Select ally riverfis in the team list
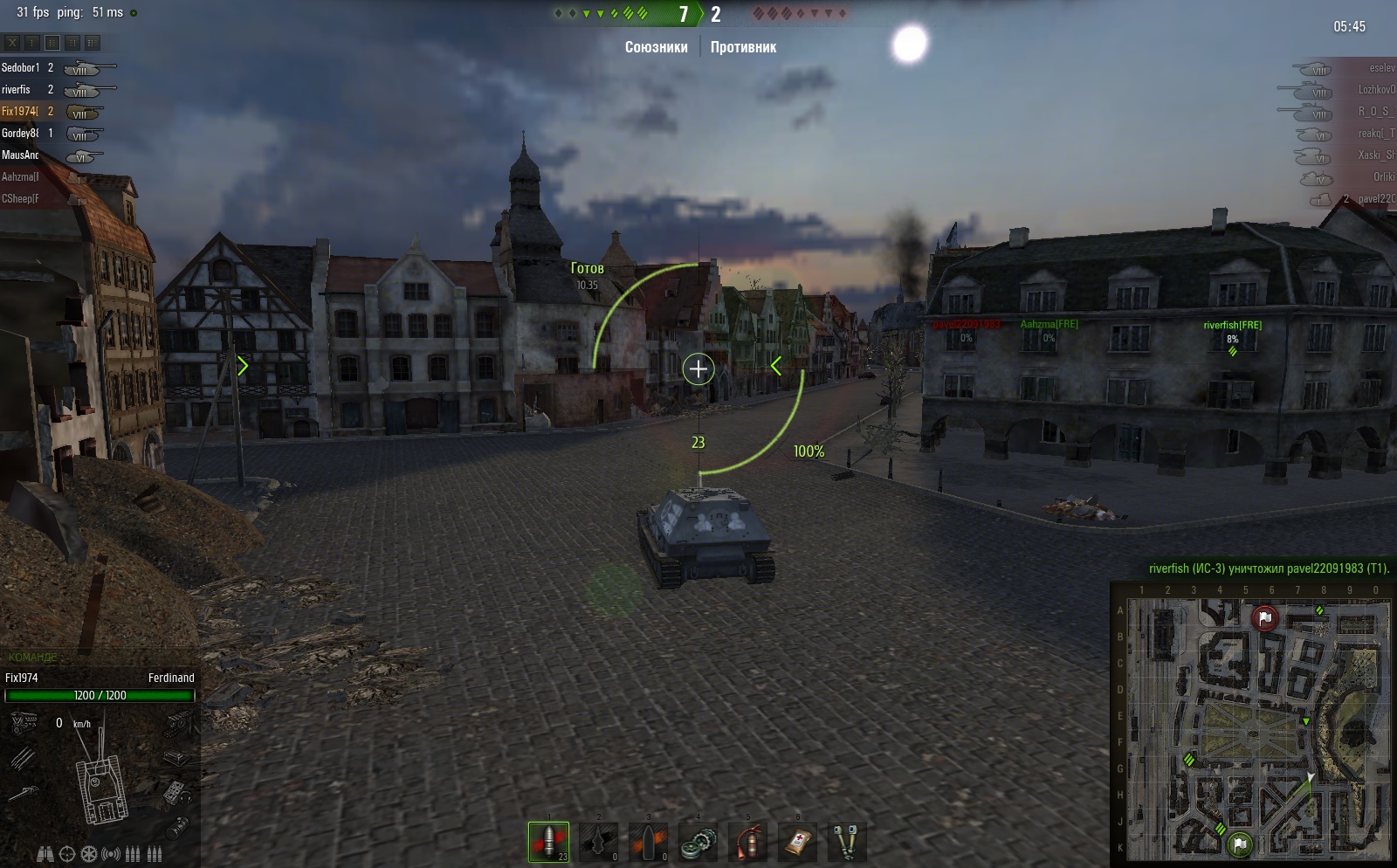 (17, 89)
